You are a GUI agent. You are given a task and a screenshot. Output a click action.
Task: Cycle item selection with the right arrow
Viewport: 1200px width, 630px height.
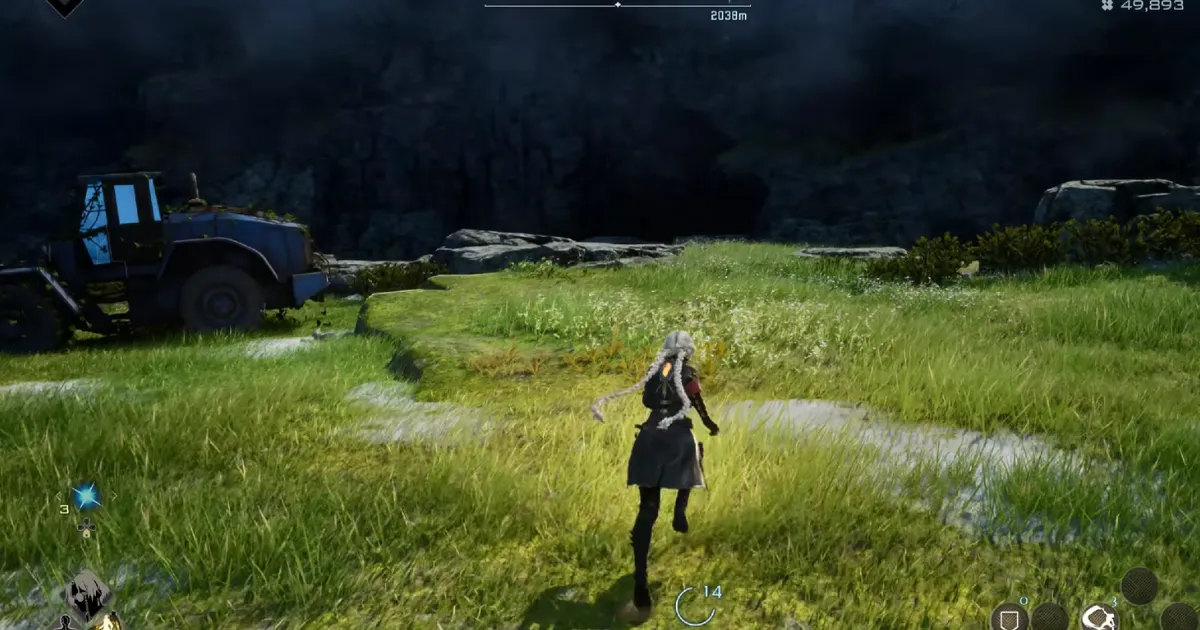click(114, 494)
